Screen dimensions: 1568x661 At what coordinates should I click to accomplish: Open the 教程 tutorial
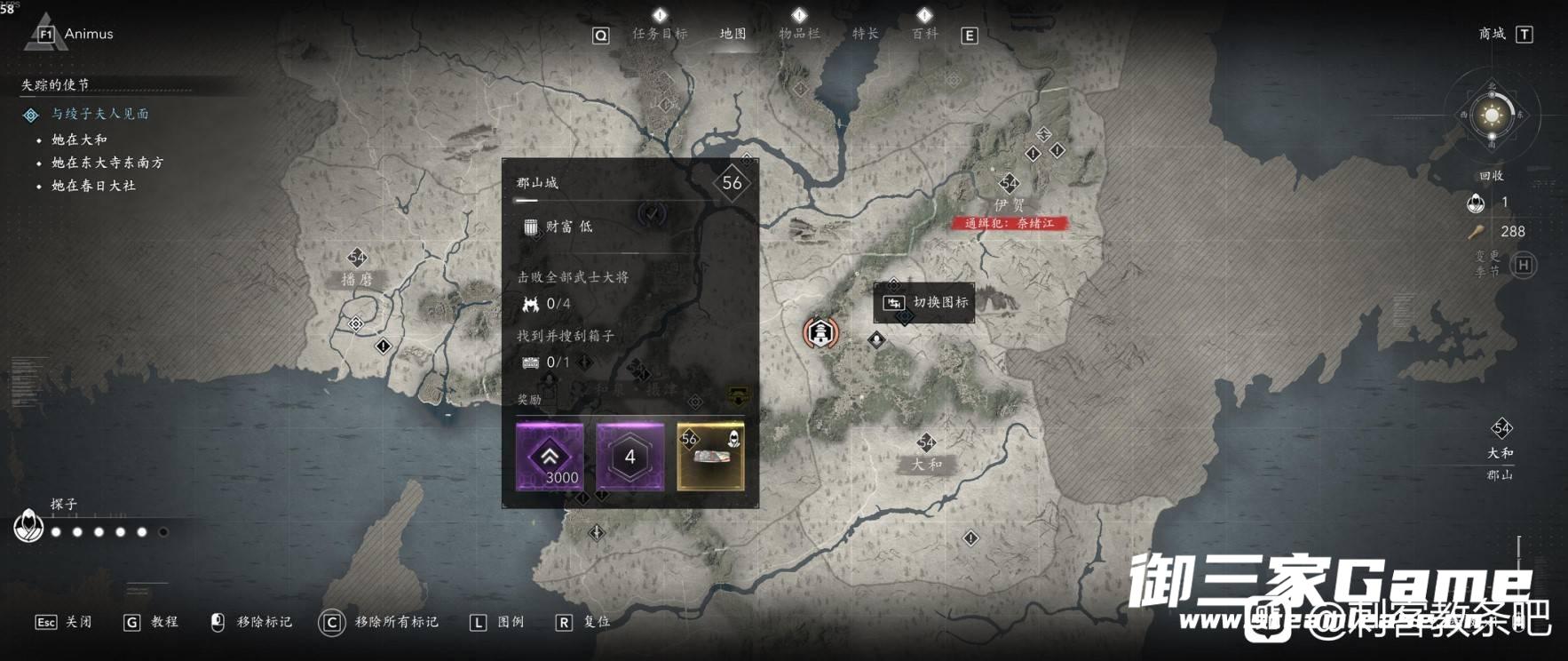point(152,622)
